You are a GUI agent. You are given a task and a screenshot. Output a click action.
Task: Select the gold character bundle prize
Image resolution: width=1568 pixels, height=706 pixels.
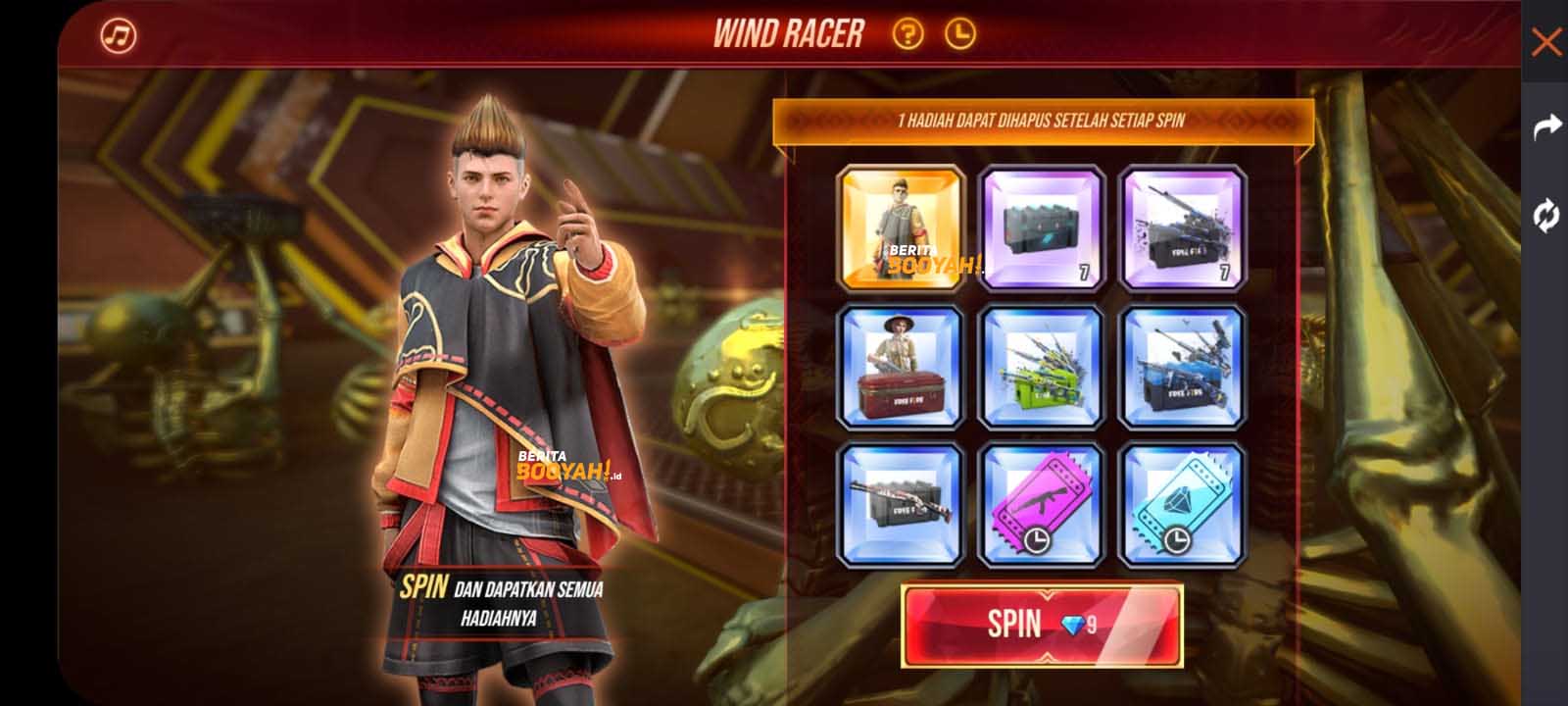pyautogui.click(x=902, y=228)
